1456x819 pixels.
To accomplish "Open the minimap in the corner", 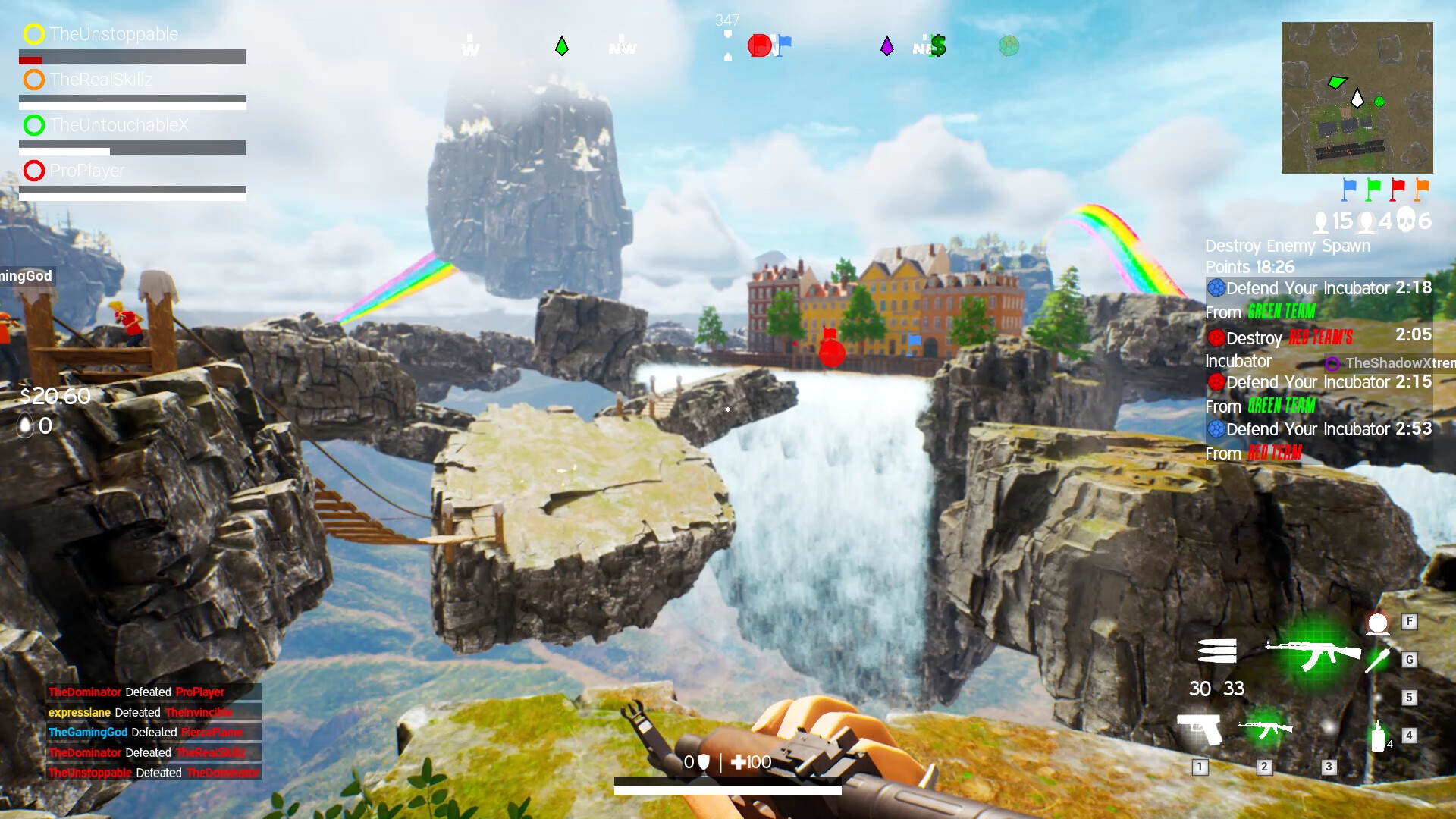I will point(1357,98).
